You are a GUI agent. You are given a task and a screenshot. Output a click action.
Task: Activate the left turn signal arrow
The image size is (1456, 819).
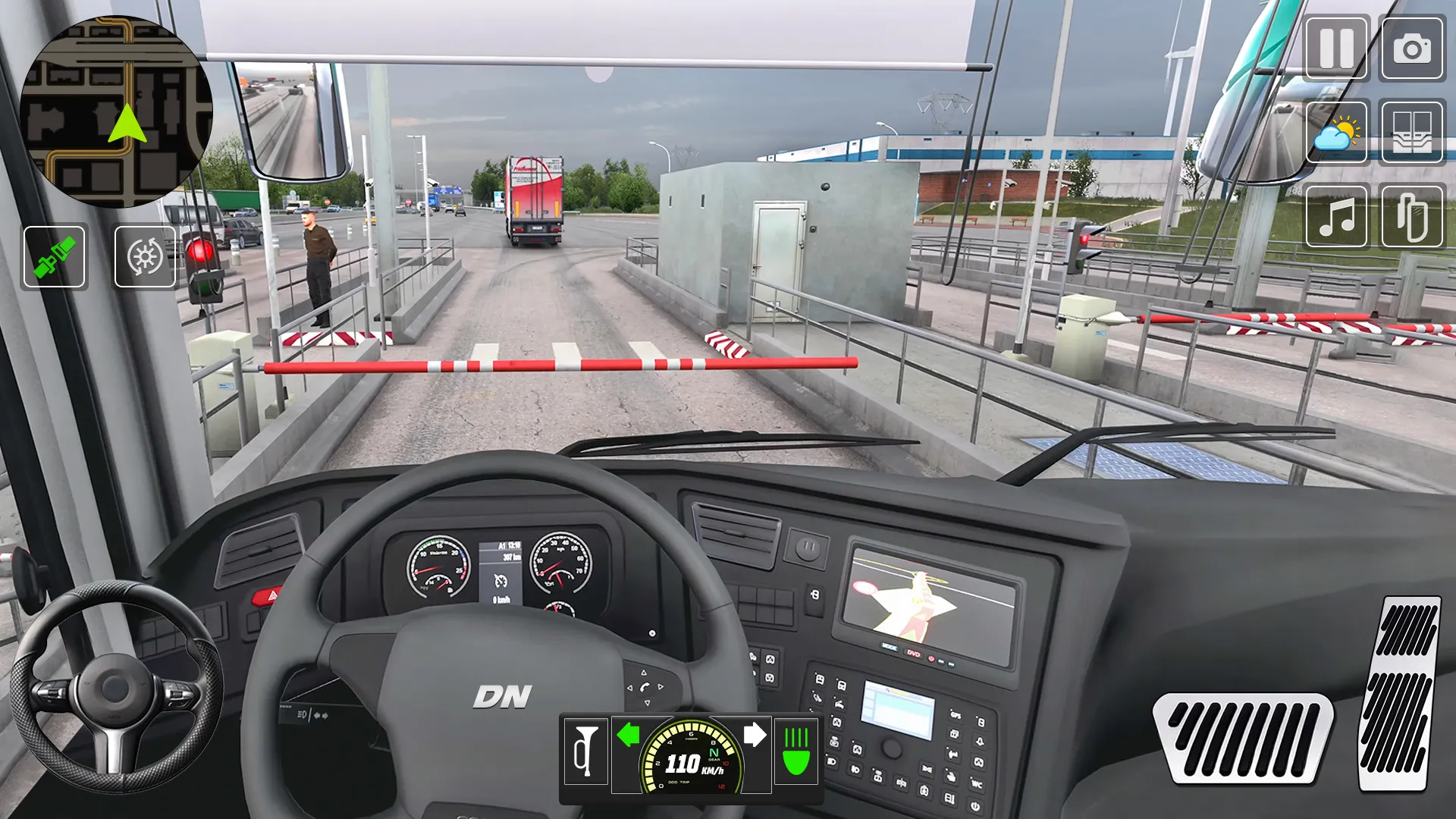click(x=628, y=735)
